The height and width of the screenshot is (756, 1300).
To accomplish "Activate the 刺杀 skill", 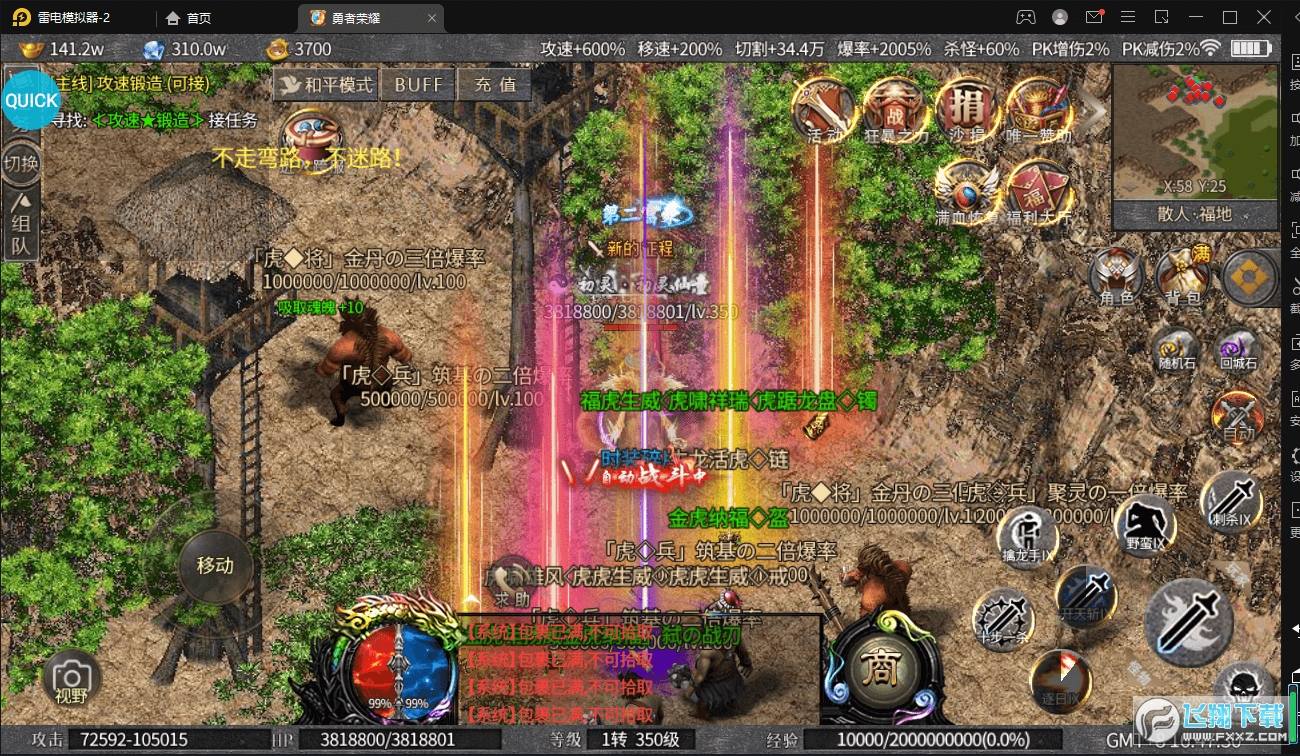I will coord(1232,500).
